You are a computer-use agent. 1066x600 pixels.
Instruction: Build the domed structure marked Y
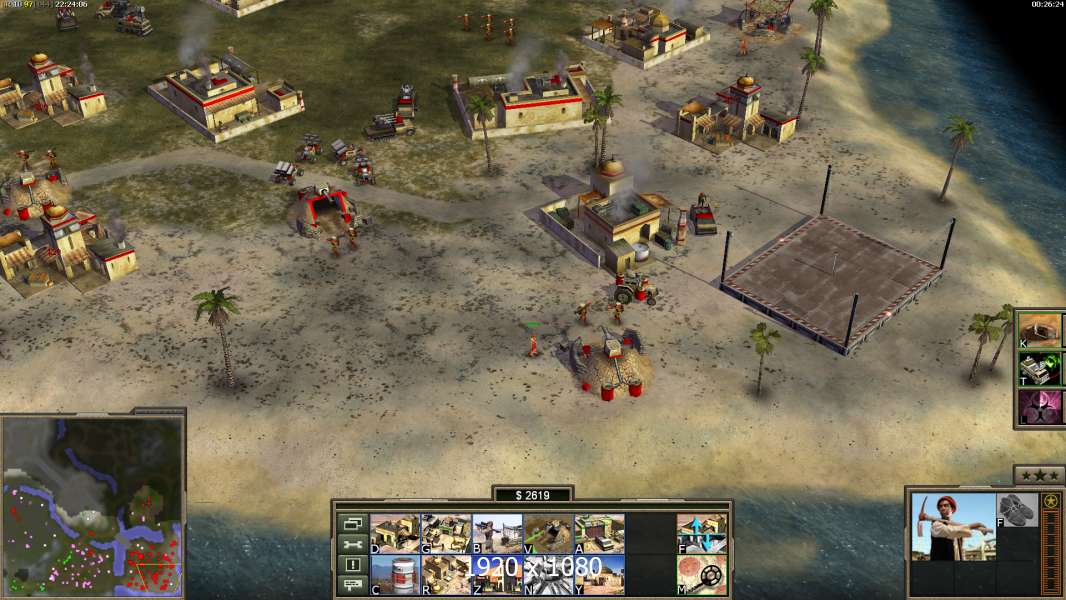(x=598, y=575)
